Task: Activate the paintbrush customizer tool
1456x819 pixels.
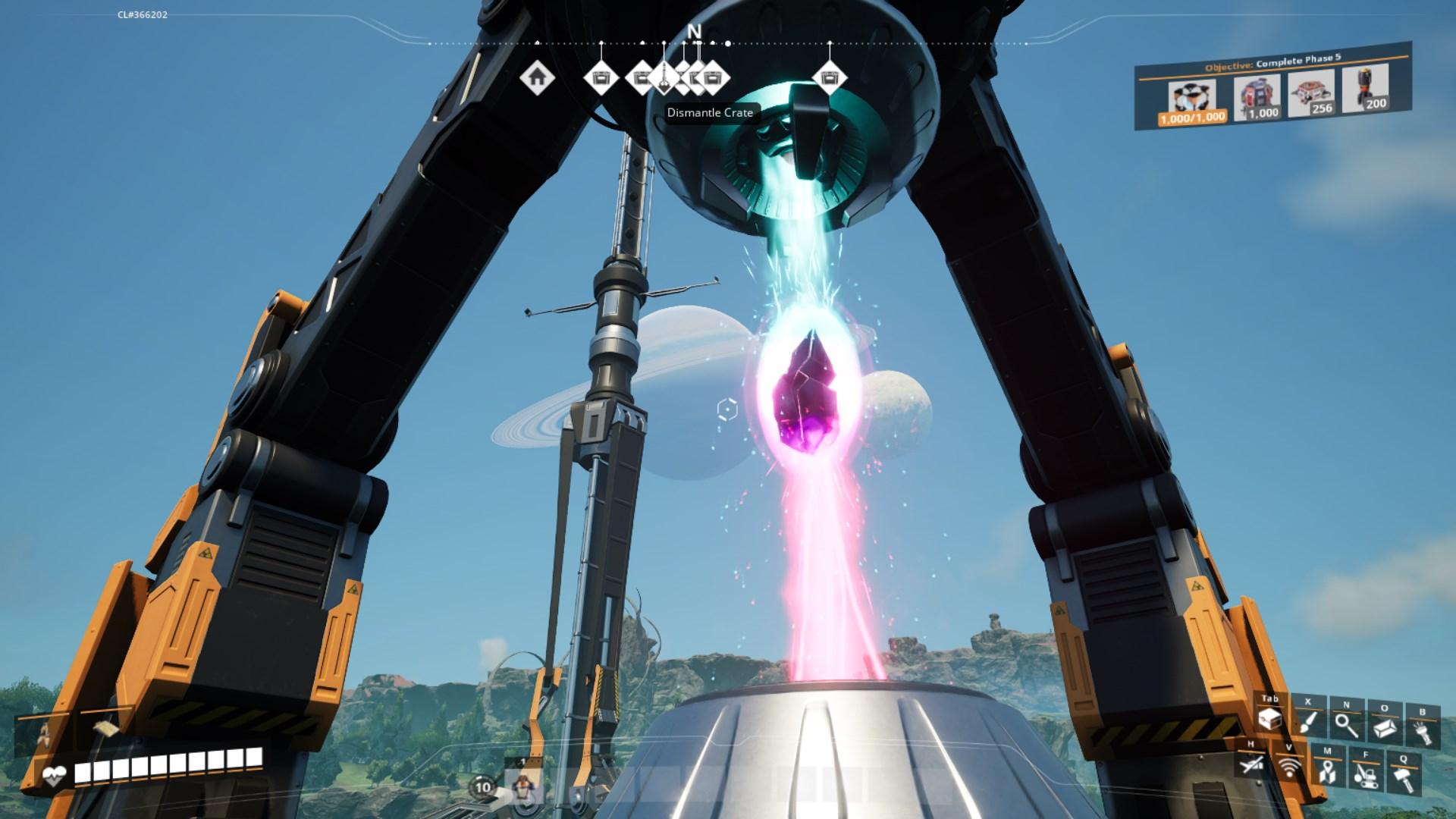Action: point(1308,721)
